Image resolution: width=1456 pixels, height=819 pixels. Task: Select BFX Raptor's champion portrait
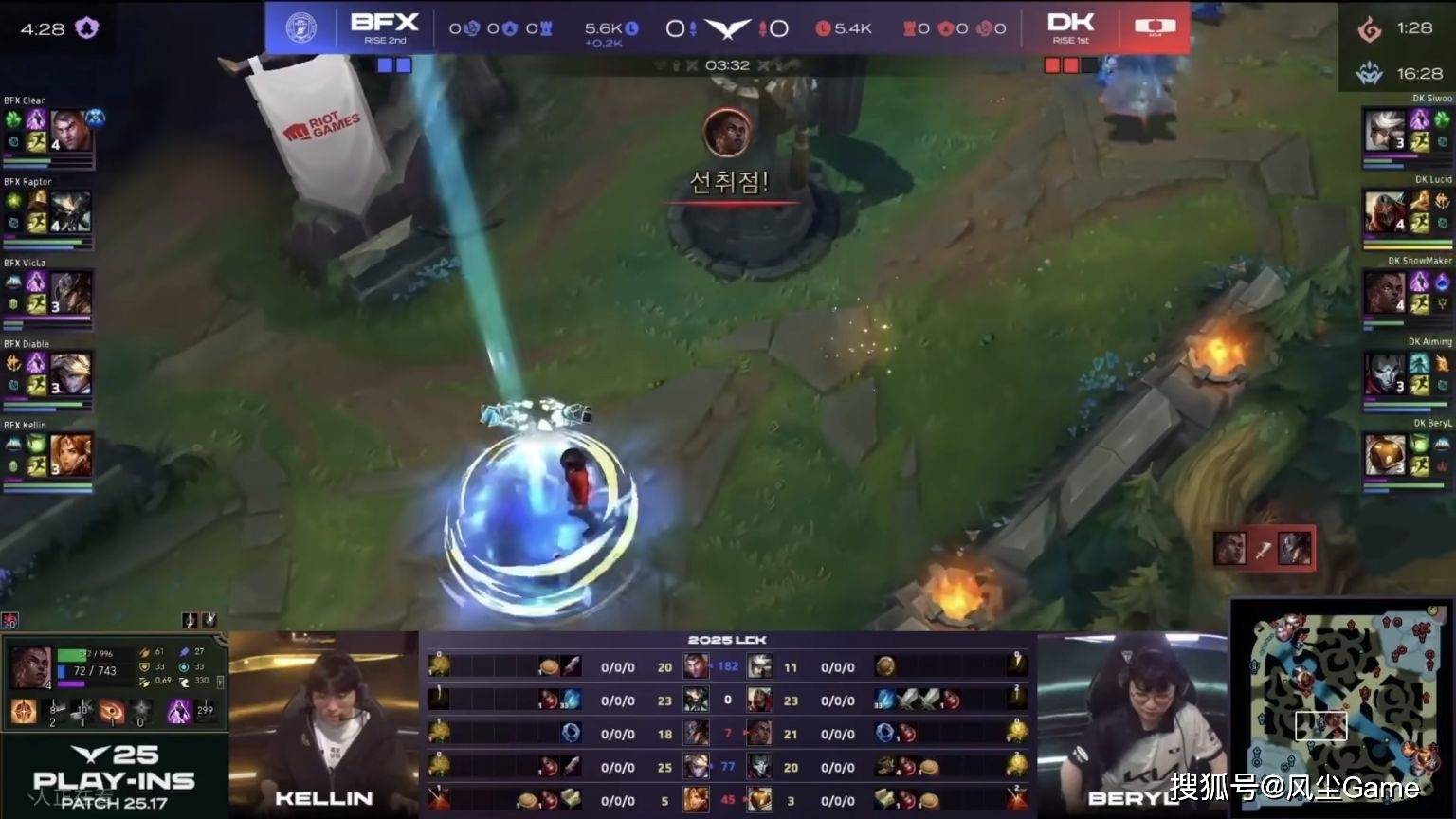coord(70,211)
